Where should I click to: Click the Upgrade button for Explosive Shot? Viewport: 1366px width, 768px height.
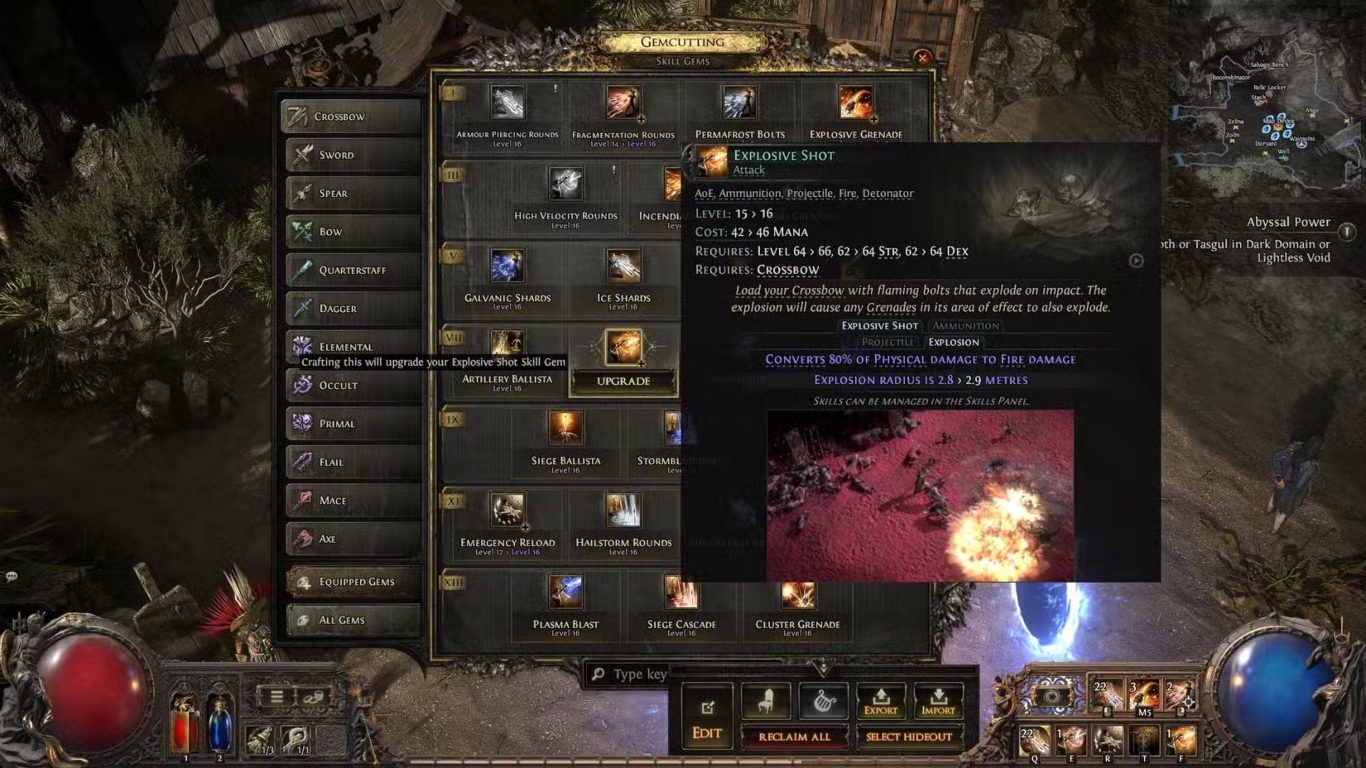pyautogui.click(x=623, y=381)
